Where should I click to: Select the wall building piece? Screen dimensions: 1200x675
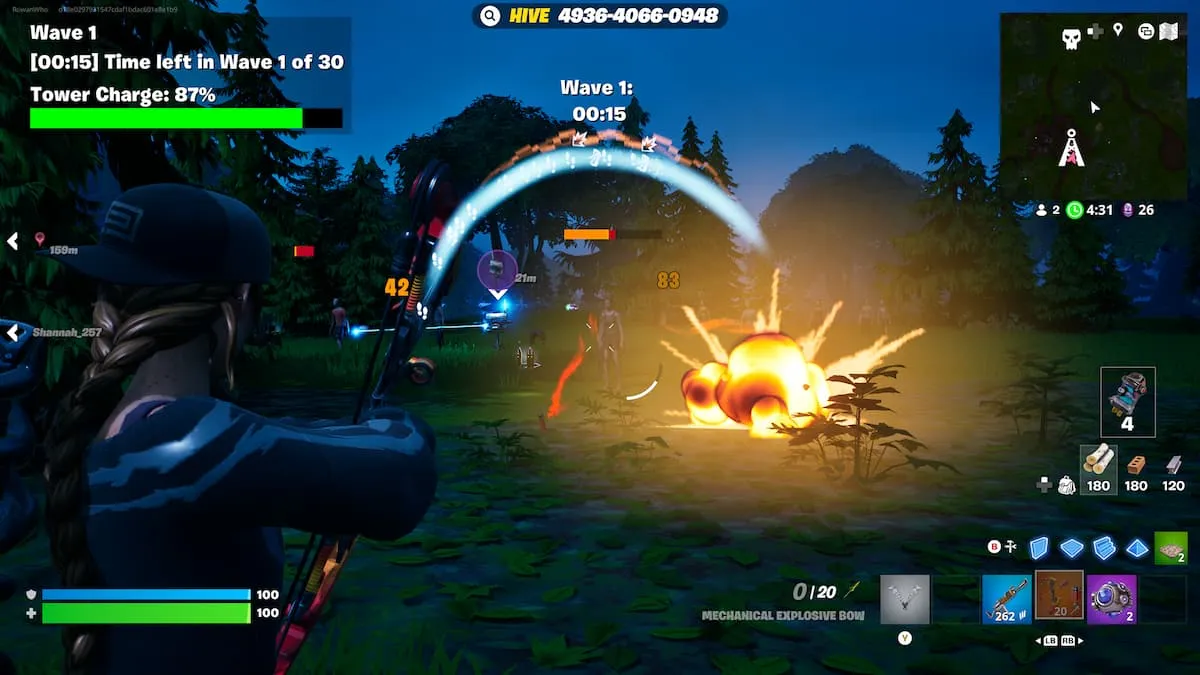1039,548
